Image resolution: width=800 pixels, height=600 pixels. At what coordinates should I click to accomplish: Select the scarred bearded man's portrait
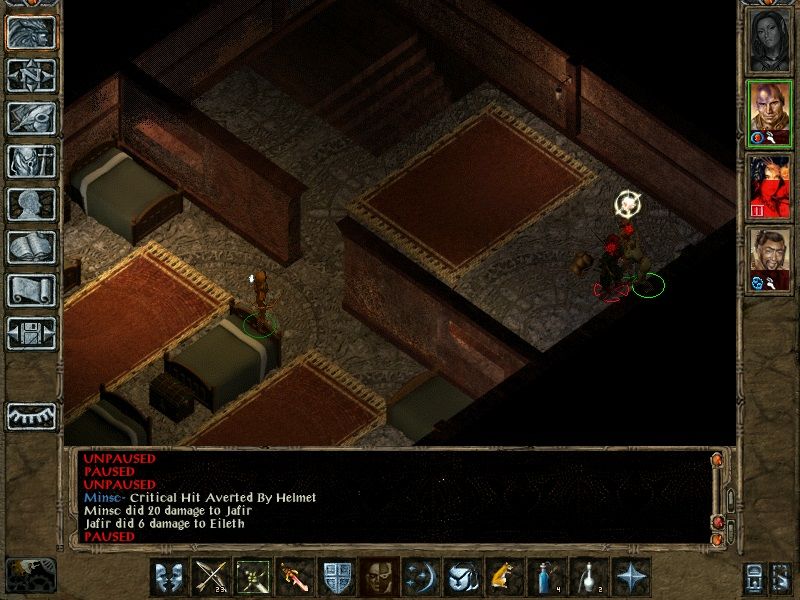(769, 257)
